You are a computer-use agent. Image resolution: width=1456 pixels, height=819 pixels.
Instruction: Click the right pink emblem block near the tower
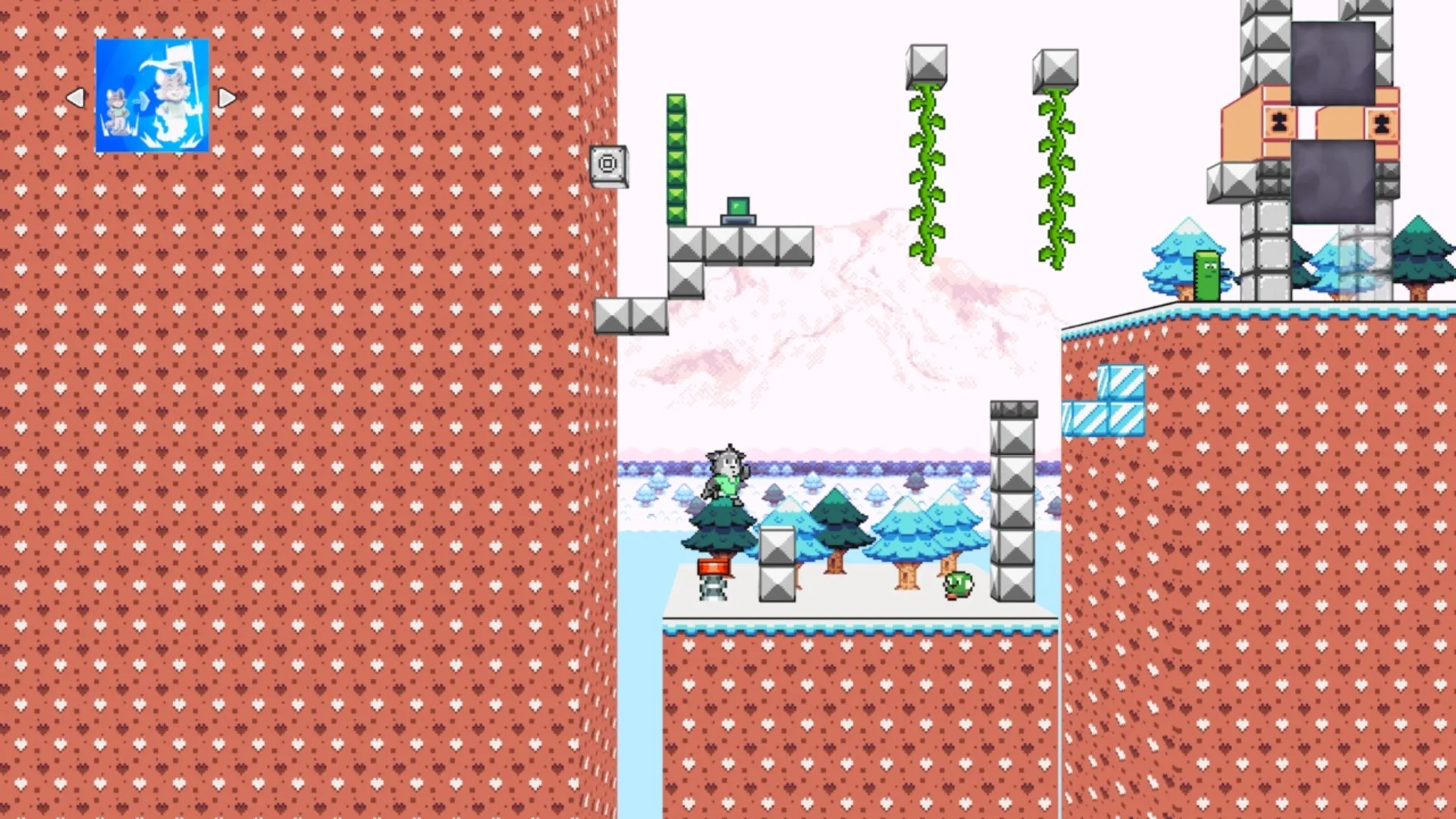coord(1381,121)
